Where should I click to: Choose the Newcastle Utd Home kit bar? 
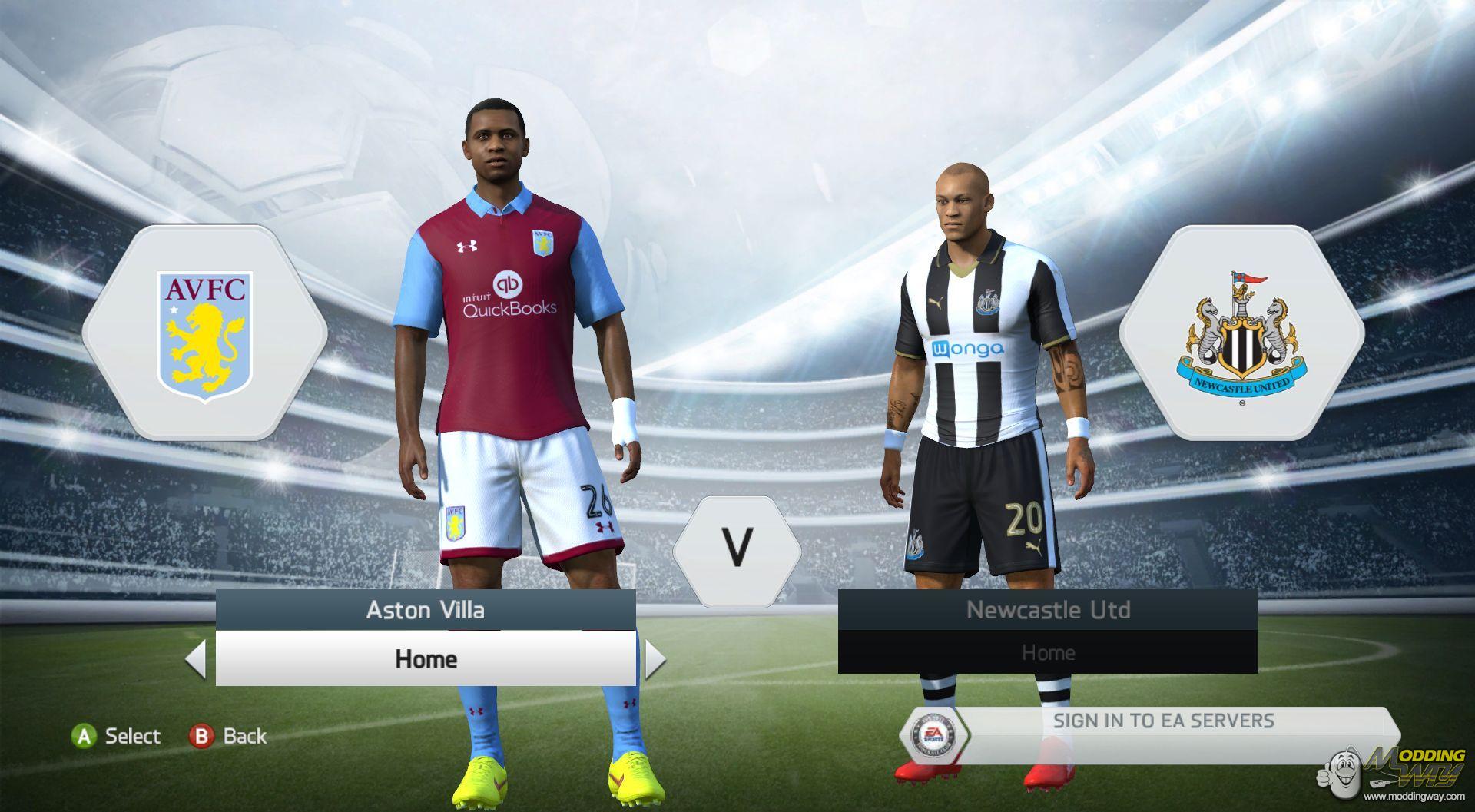(x=1048, y=653)
